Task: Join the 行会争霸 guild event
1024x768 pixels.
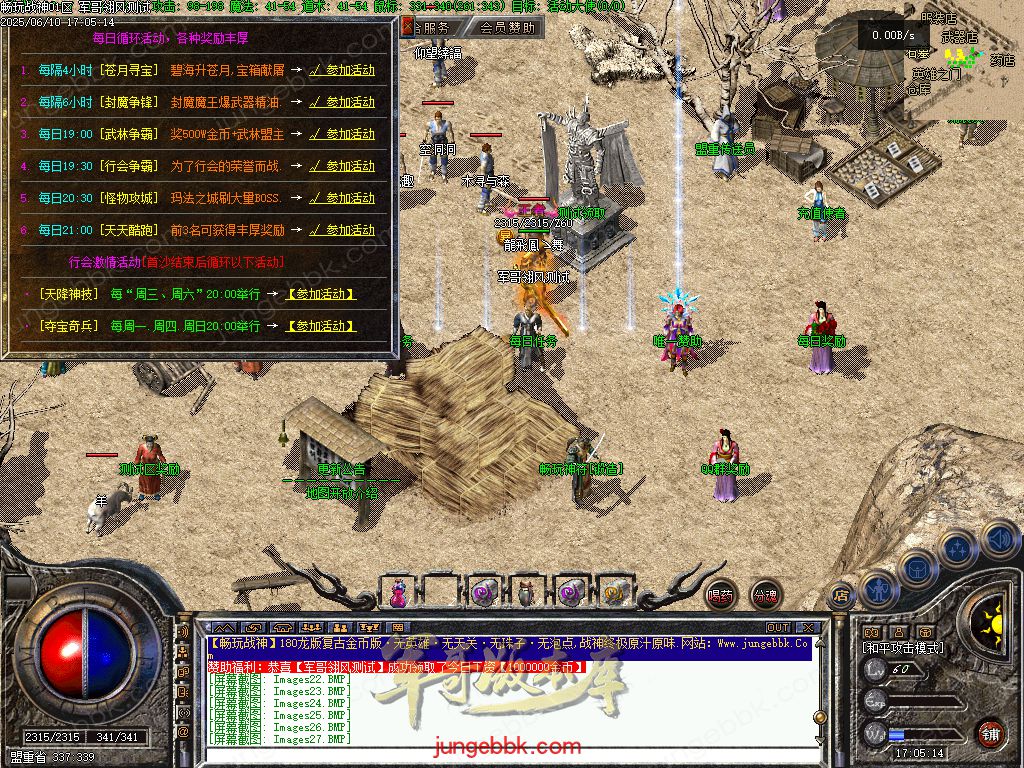Action: coord(342,166)
